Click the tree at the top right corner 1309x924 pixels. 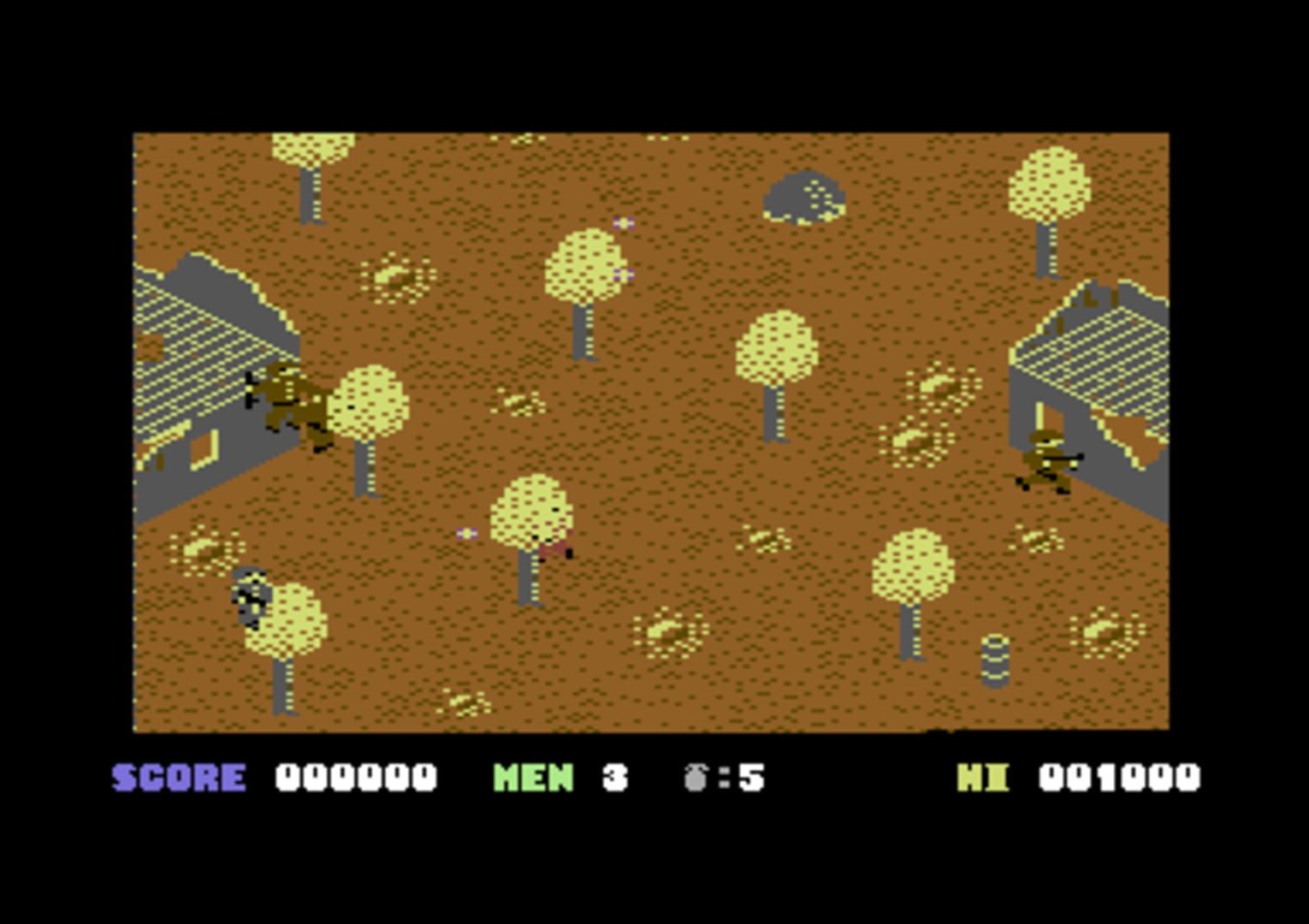[1050, 184]
